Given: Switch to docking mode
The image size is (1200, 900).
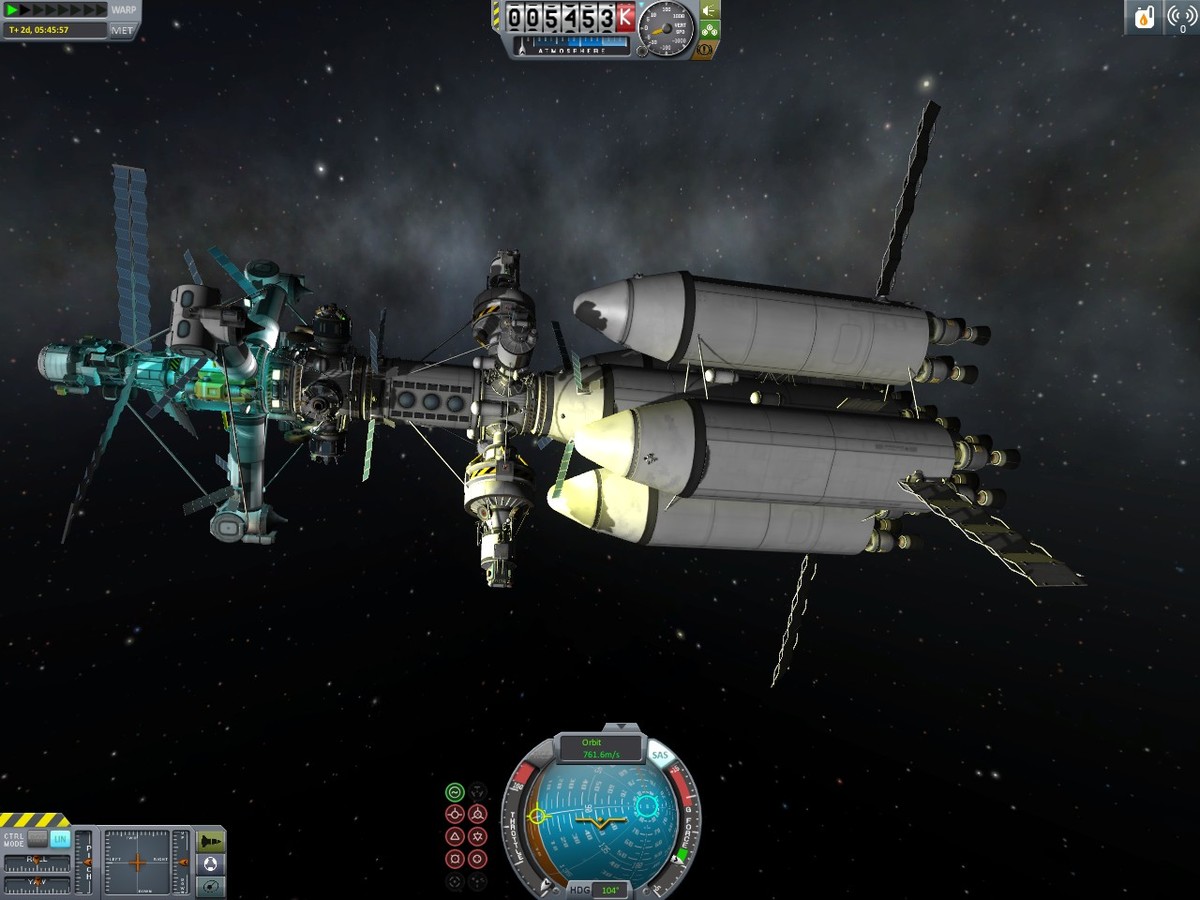Looking at the screenshot, I should point(211,863).
